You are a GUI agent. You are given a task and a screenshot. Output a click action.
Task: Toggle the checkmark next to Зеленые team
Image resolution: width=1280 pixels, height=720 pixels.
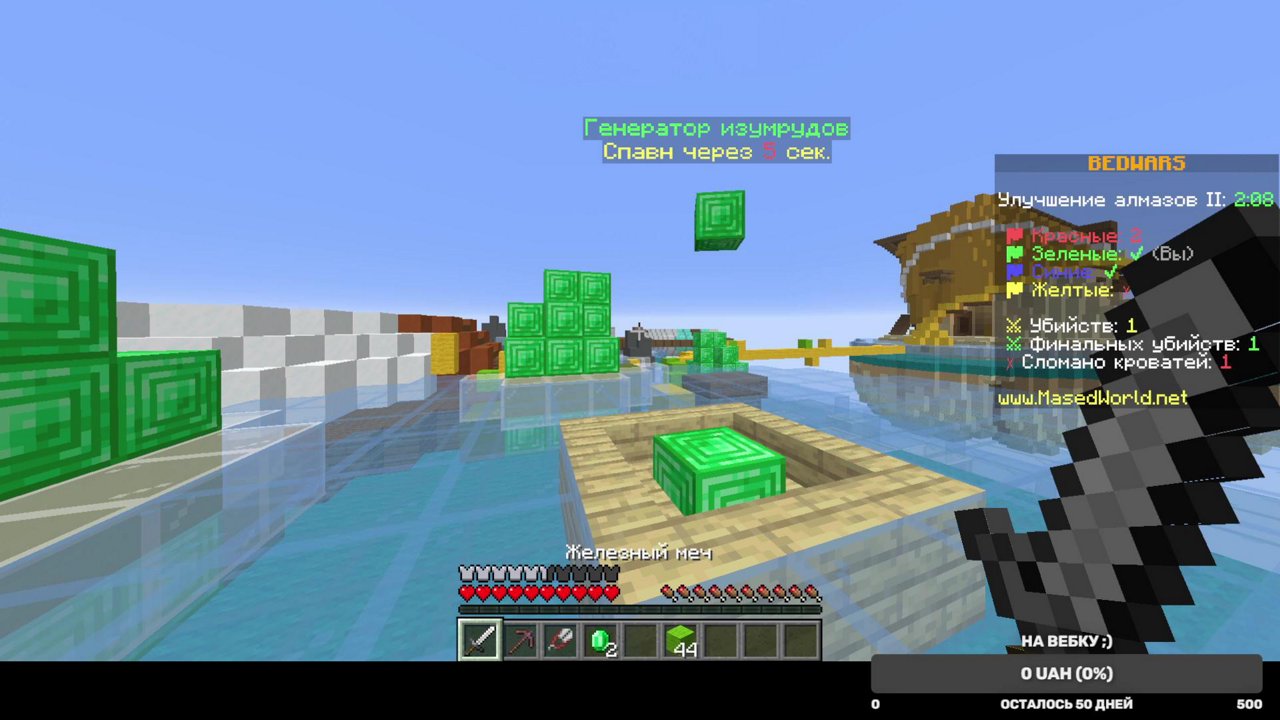[x=1136, y=255]
